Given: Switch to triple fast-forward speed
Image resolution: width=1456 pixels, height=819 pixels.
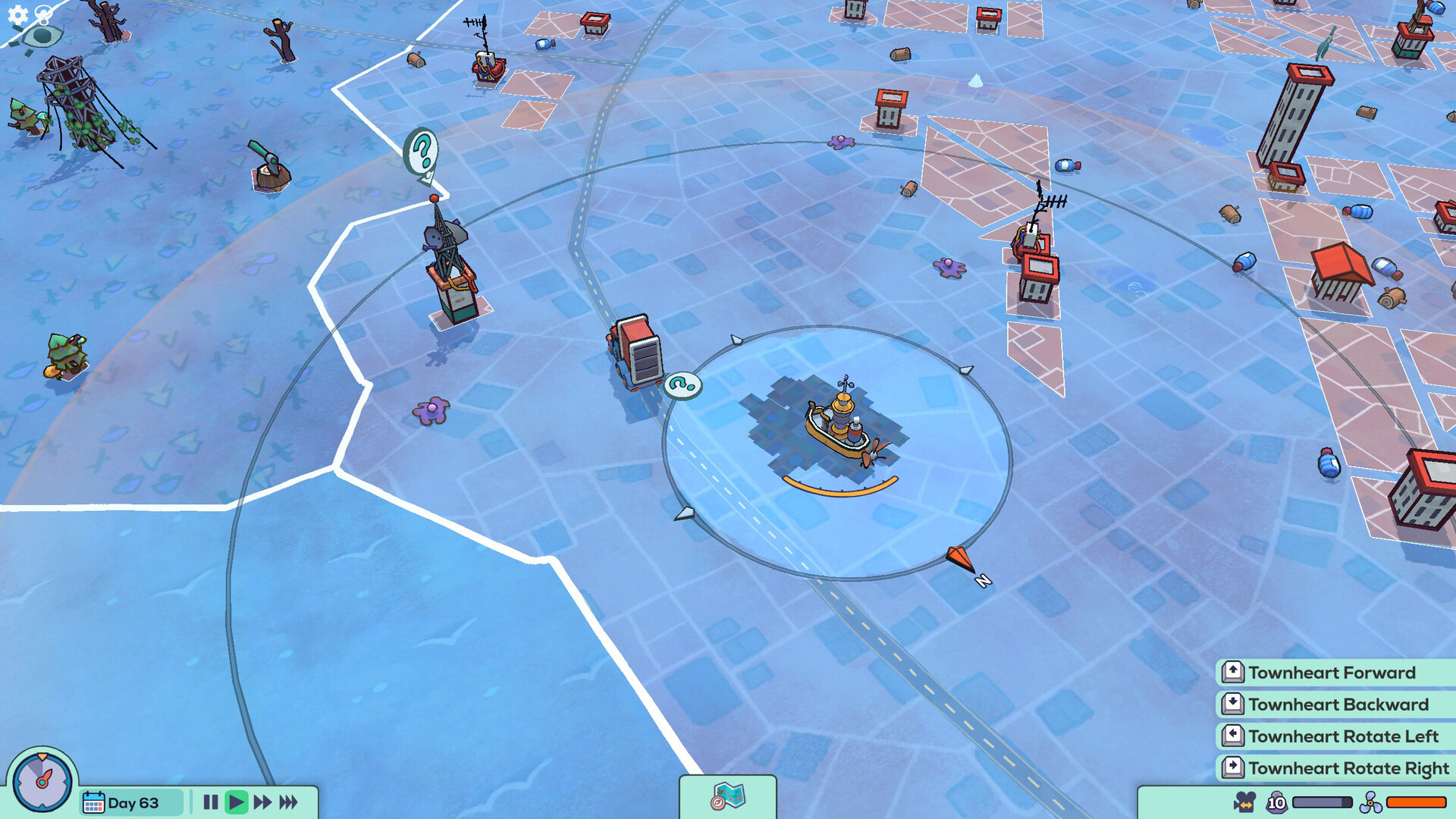Looking at the screenshot, I should tap(289, 802).
